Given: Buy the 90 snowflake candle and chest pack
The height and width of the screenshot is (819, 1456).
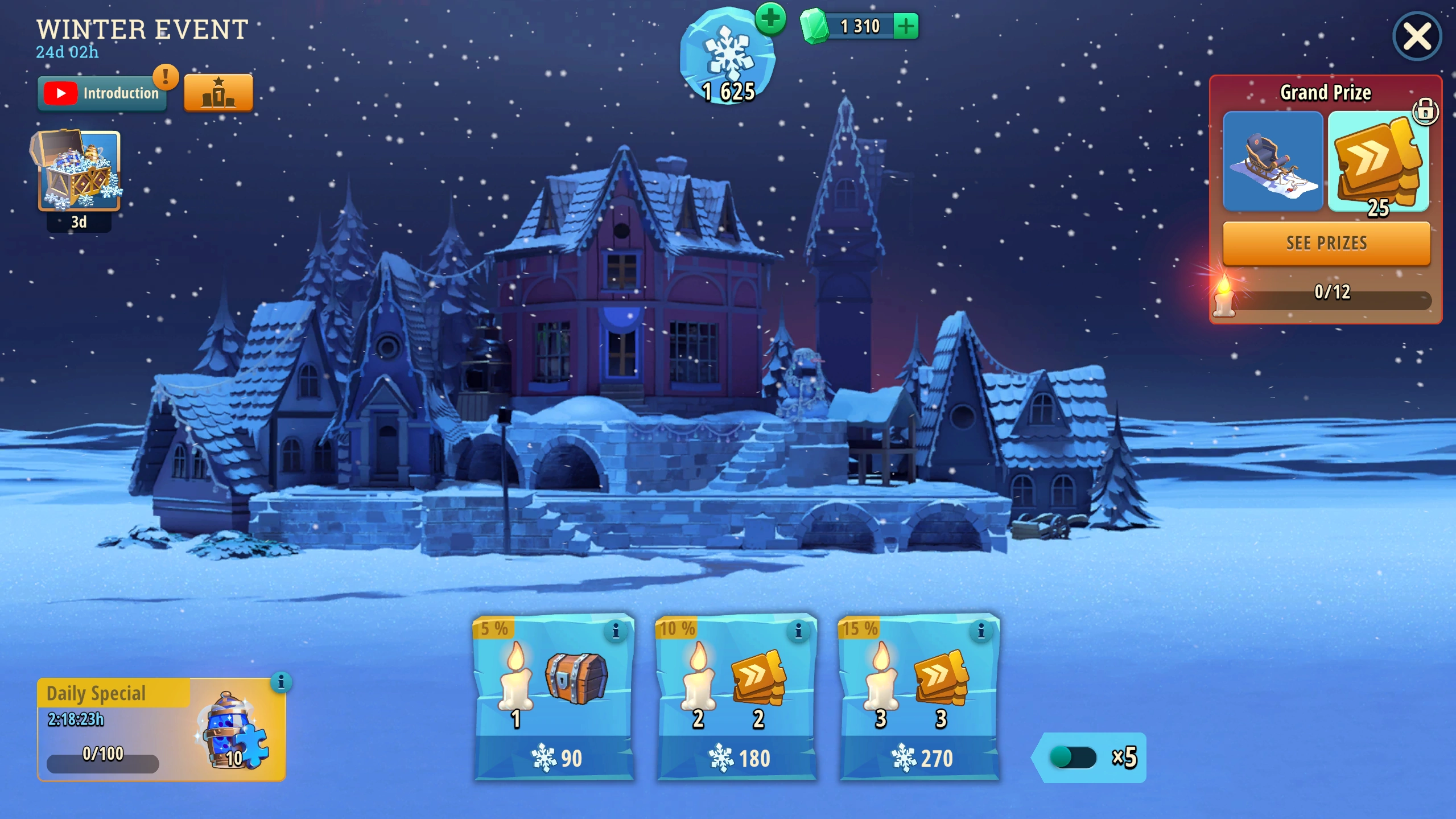Looking at the screenshot, I should [x=554, y=757].
